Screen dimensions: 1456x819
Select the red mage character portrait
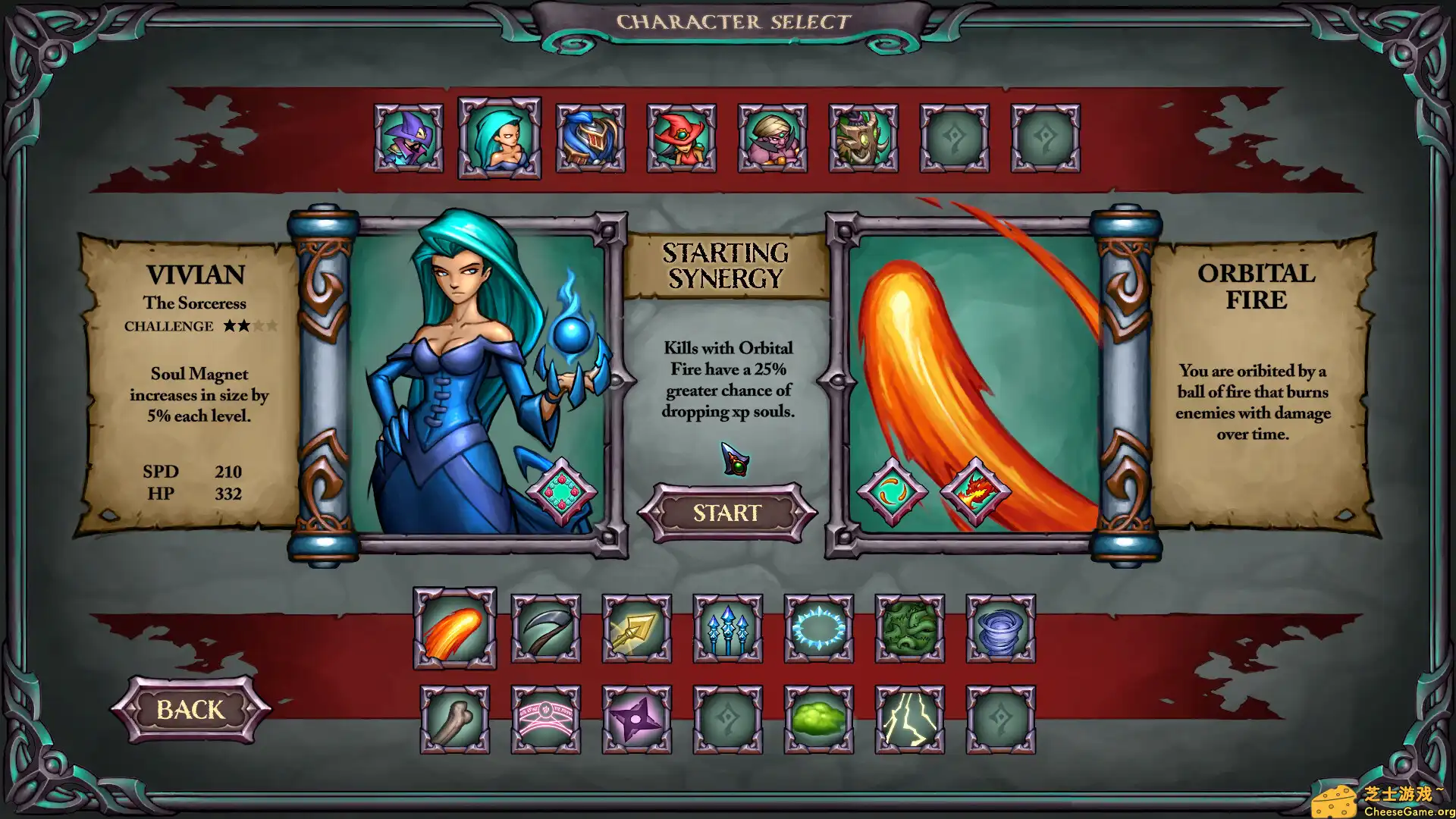(x=681, y=138)
